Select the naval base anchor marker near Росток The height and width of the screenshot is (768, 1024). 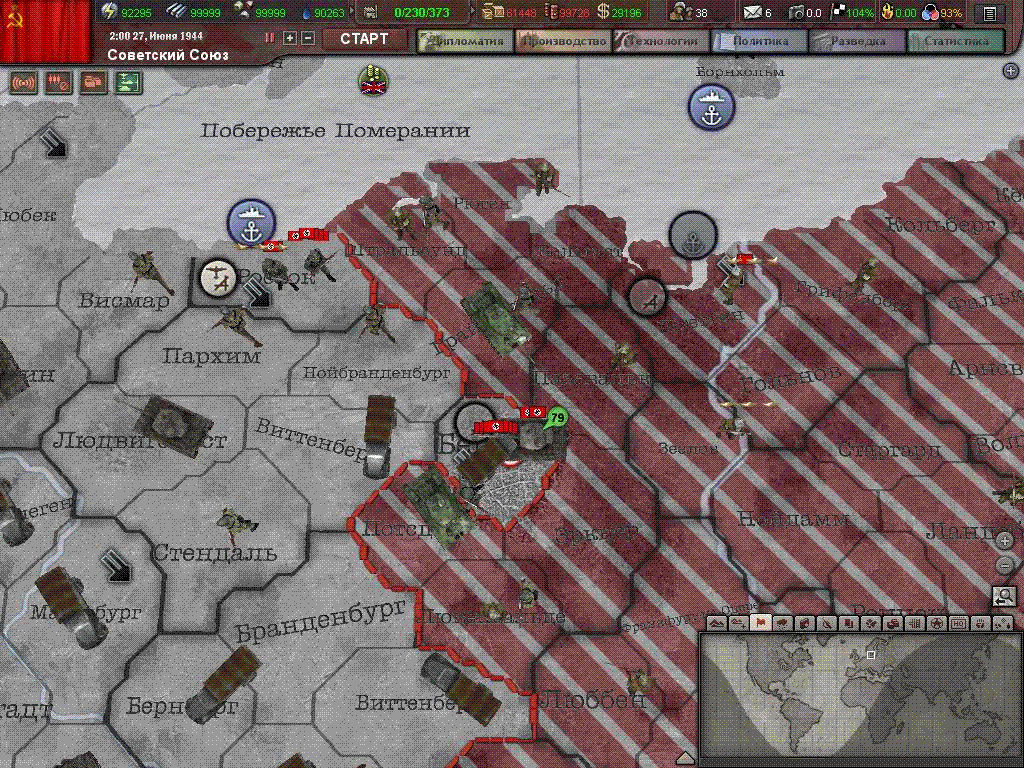[251, 224]
